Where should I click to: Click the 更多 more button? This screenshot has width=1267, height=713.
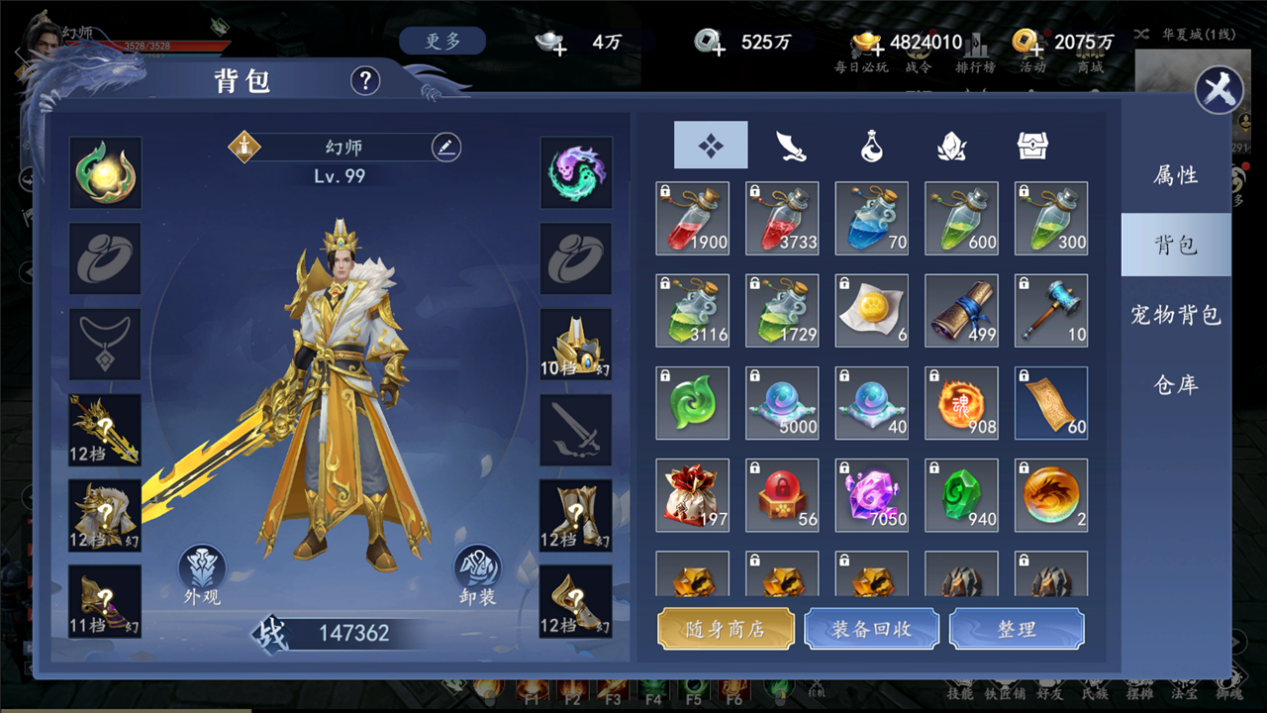tap(442, 41)
